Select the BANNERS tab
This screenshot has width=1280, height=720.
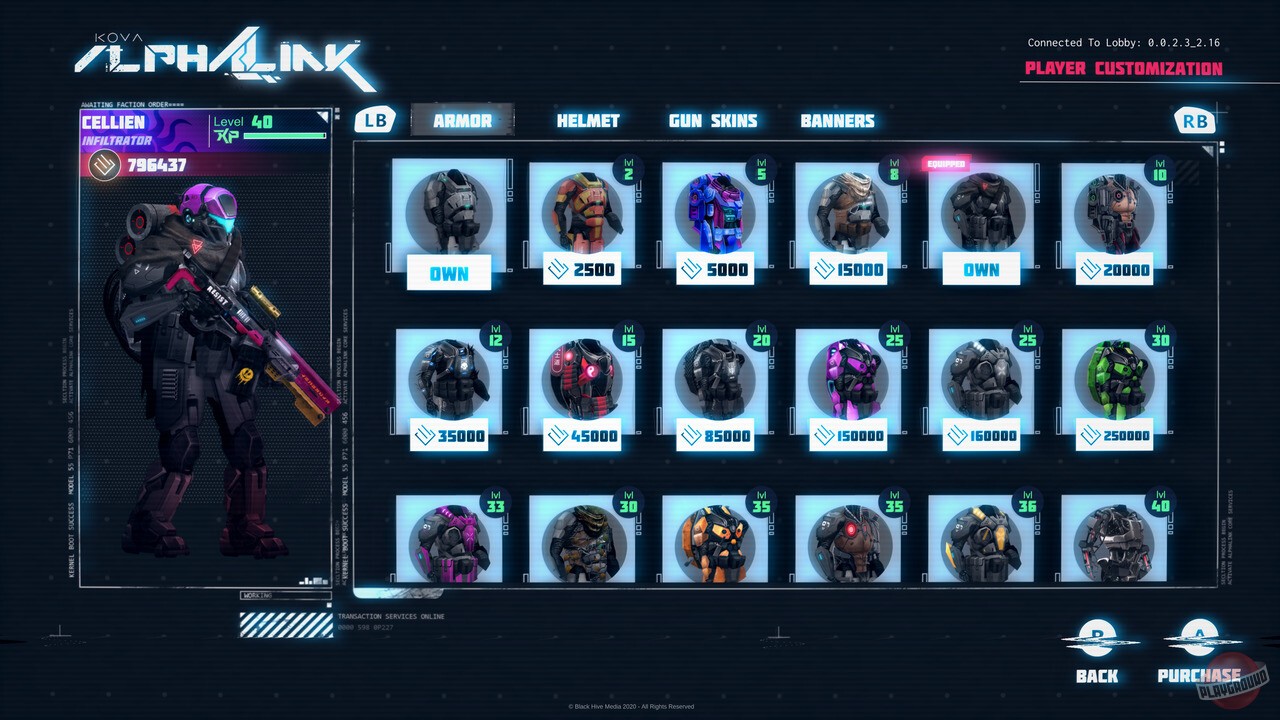(838, 120)
